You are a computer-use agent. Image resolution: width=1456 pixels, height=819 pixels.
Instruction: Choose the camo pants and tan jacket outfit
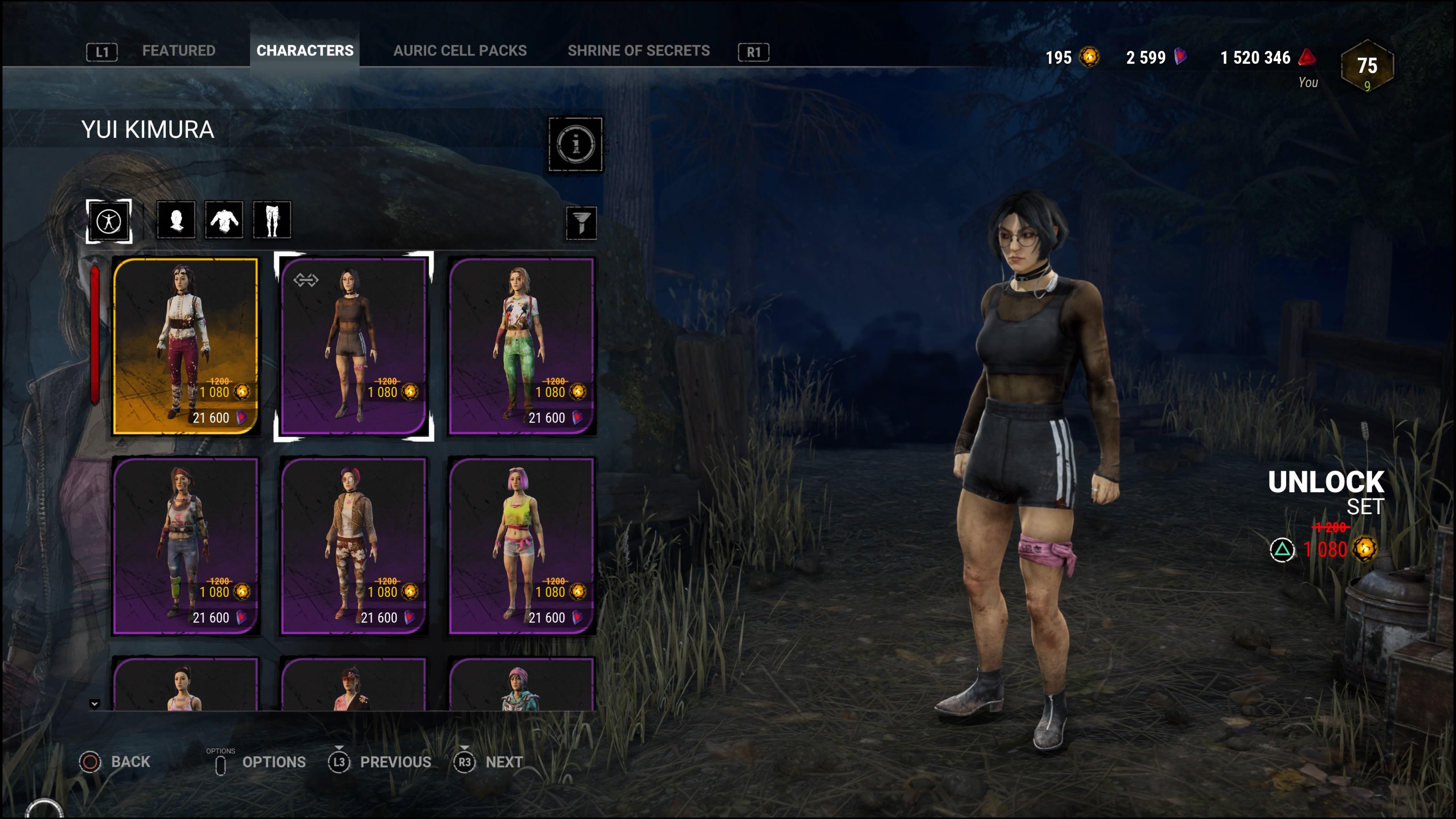(x=353, y=546)
